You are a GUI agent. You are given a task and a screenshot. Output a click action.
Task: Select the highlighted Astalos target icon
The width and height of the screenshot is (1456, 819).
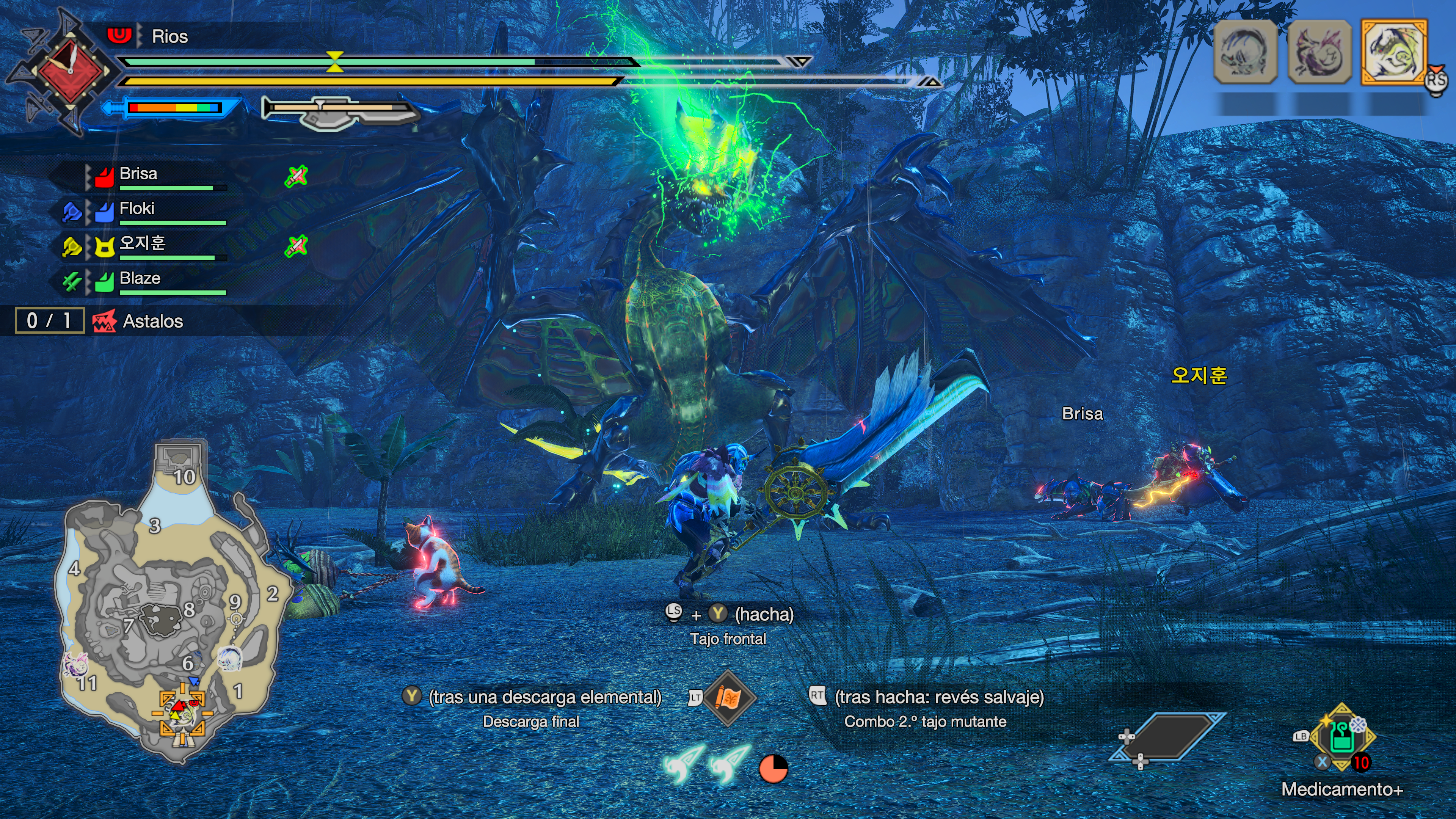pos(1393,52)
